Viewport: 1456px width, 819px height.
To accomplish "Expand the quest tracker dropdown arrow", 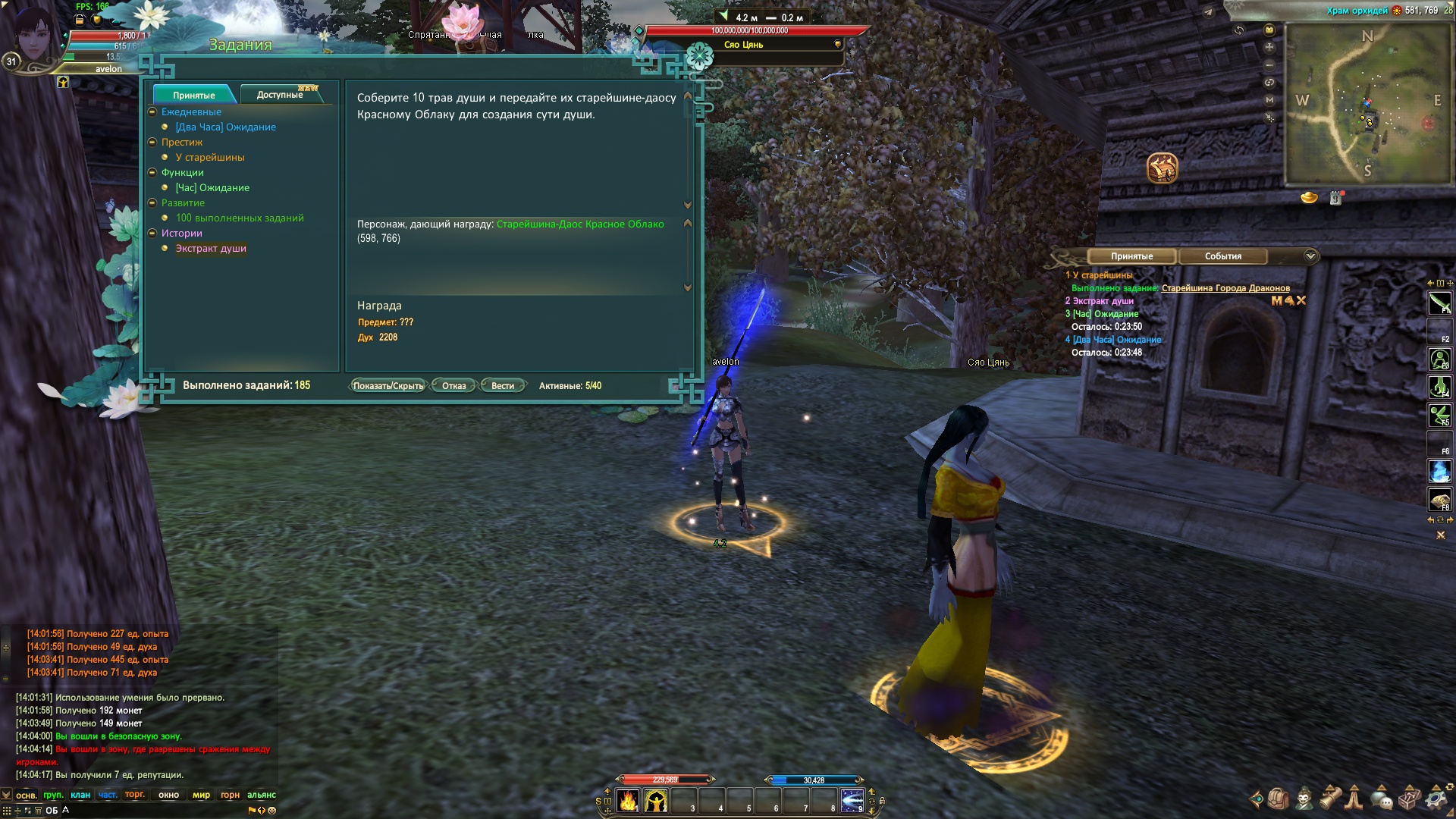I will click(1310, 256).
